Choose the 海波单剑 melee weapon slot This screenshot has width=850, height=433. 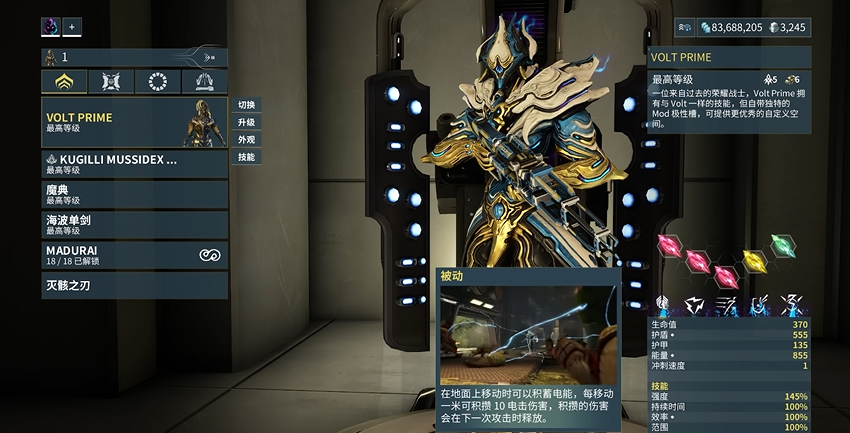(x=134, y=224)
